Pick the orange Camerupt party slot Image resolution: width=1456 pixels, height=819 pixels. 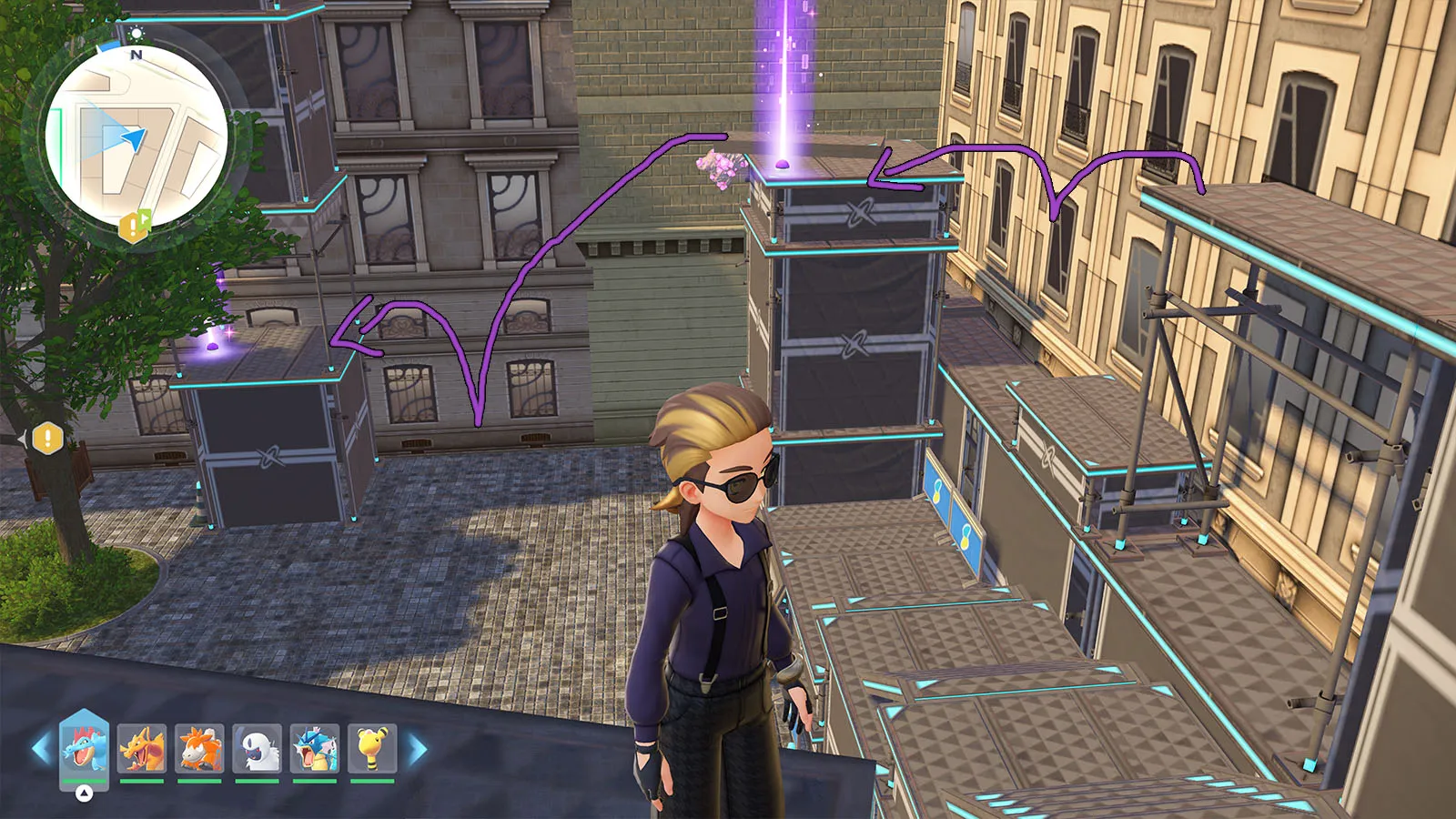(x=199, y=748)
